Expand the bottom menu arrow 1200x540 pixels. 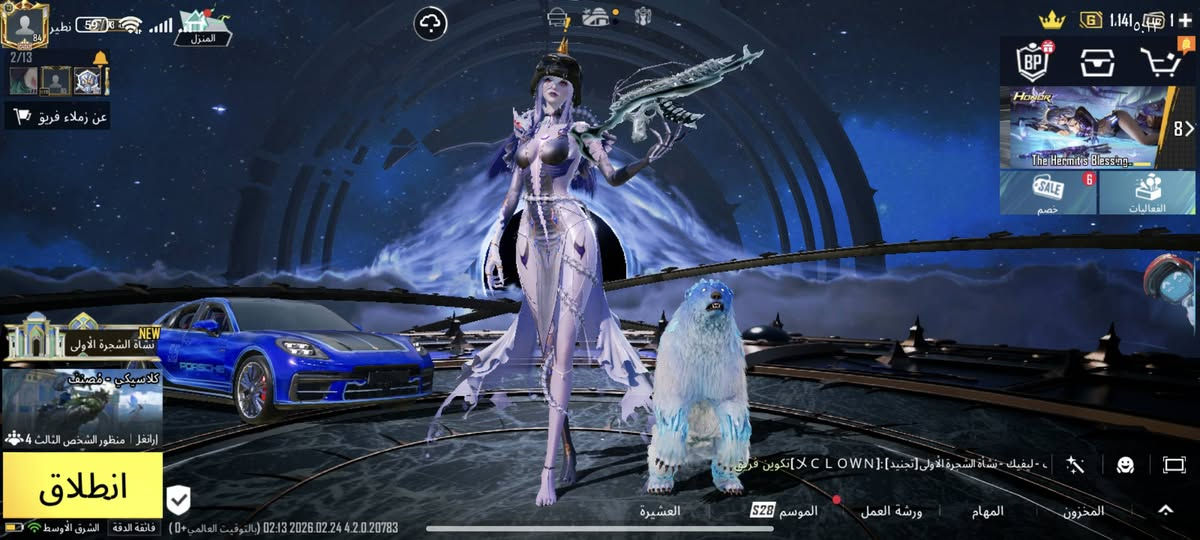point(1165,510)
